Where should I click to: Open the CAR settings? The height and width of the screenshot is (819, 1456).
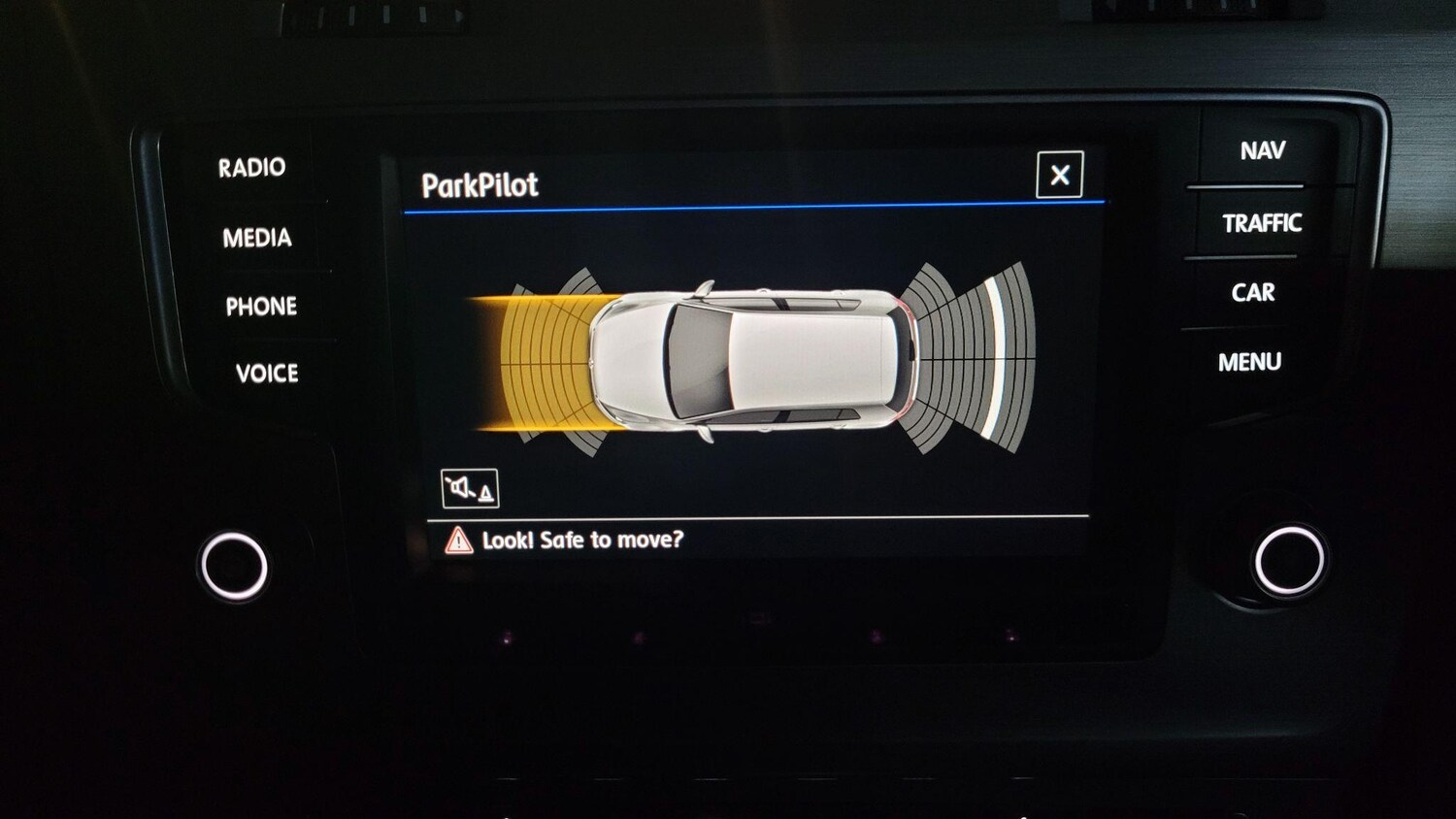tap(1252, 293)
